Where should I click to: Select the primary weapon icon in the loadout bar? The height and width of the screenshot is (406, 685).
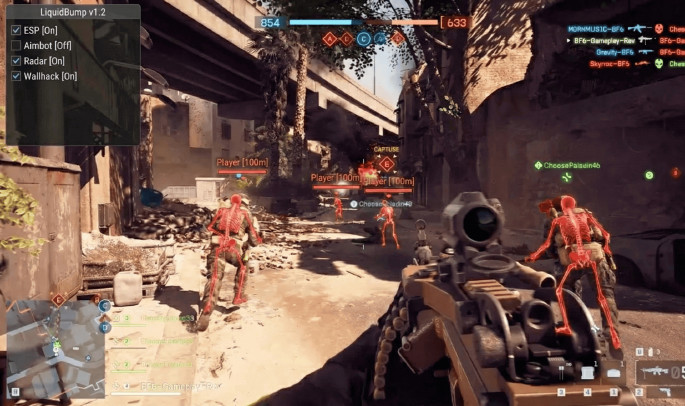656,370
